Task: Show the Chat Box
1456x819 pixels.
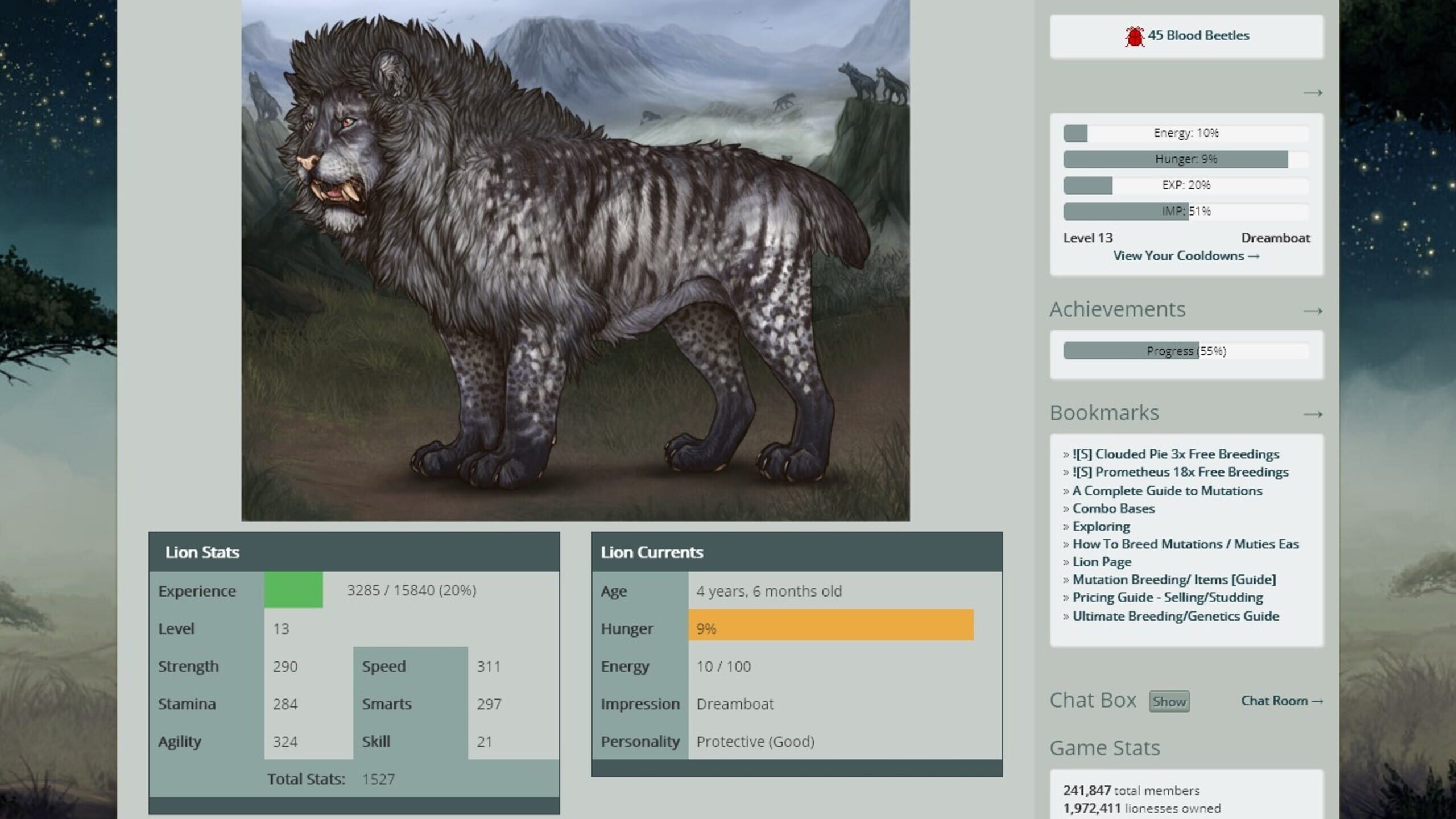Action: click(1169, 701)
